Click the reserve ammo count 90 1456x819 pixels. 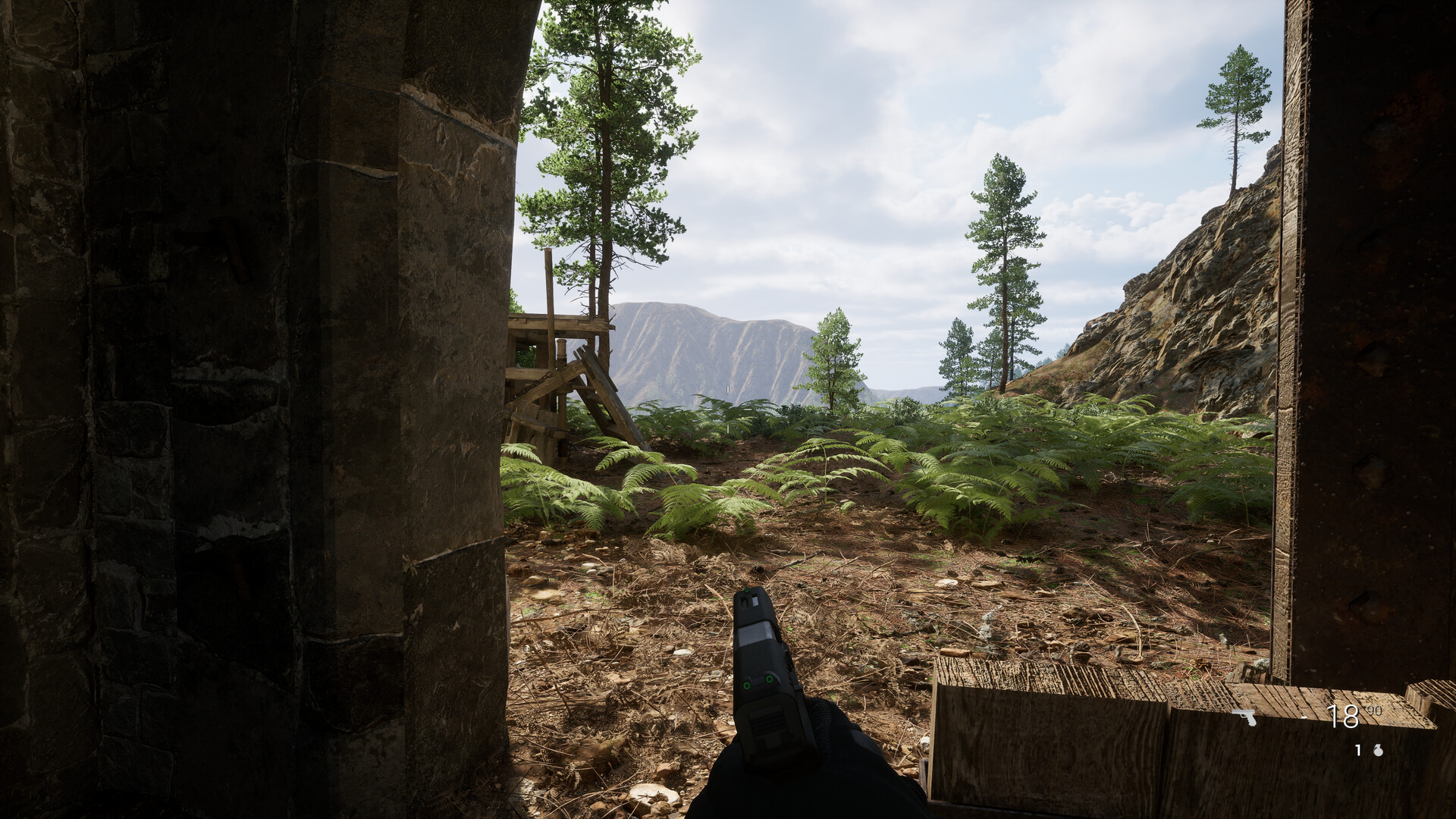pos(1373,711)
